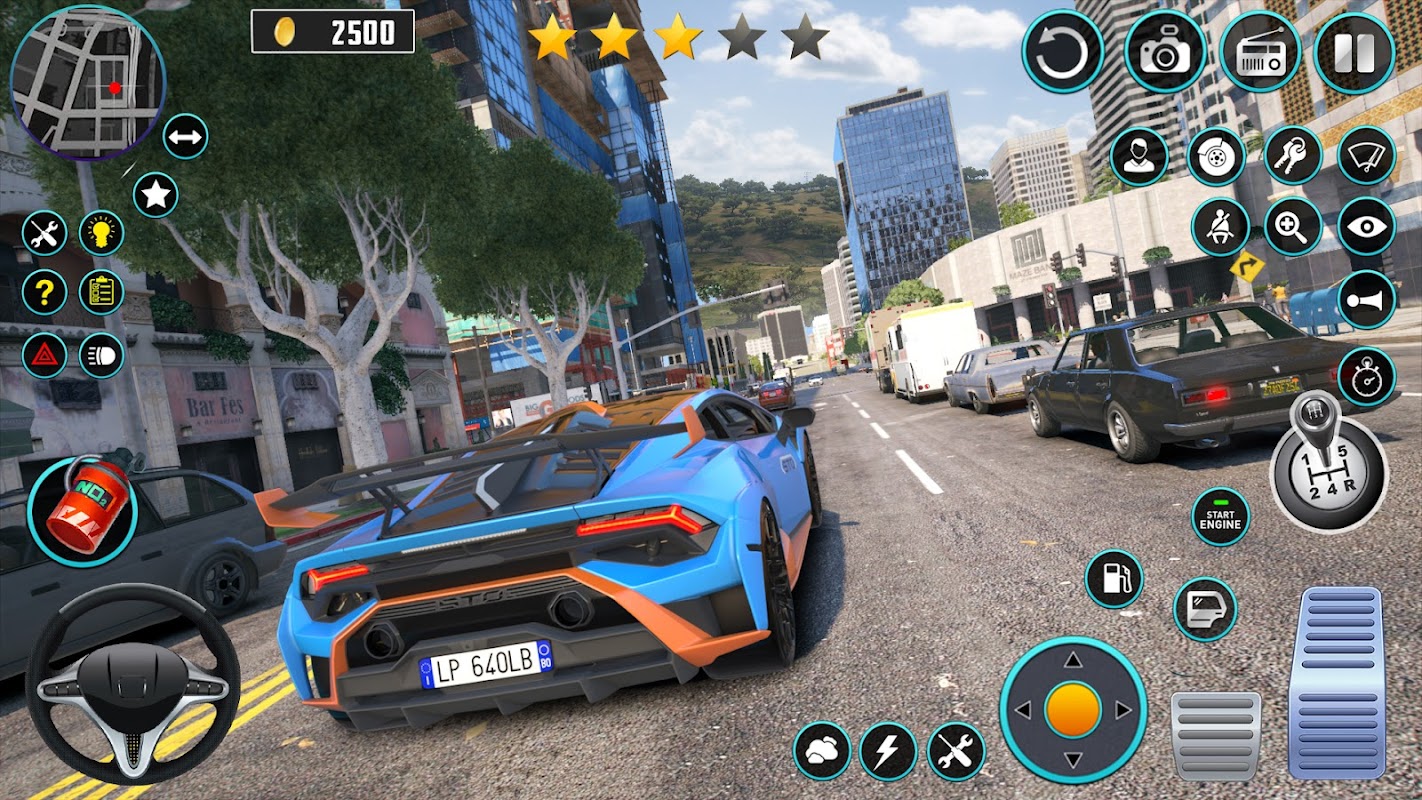The image size is (1422, 800).
Task: Click the START ENGINE button
Action: (1220, 517)
